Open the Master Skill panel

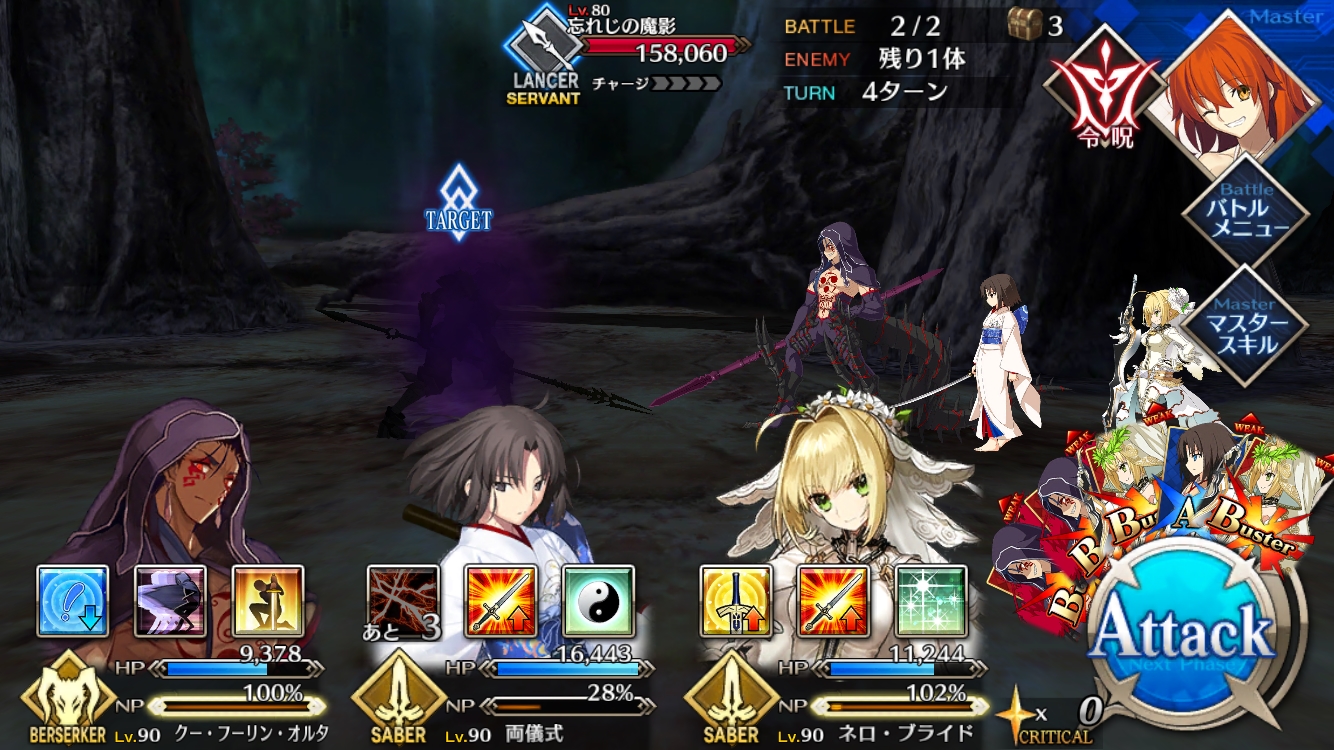[x=1244, y=326]
